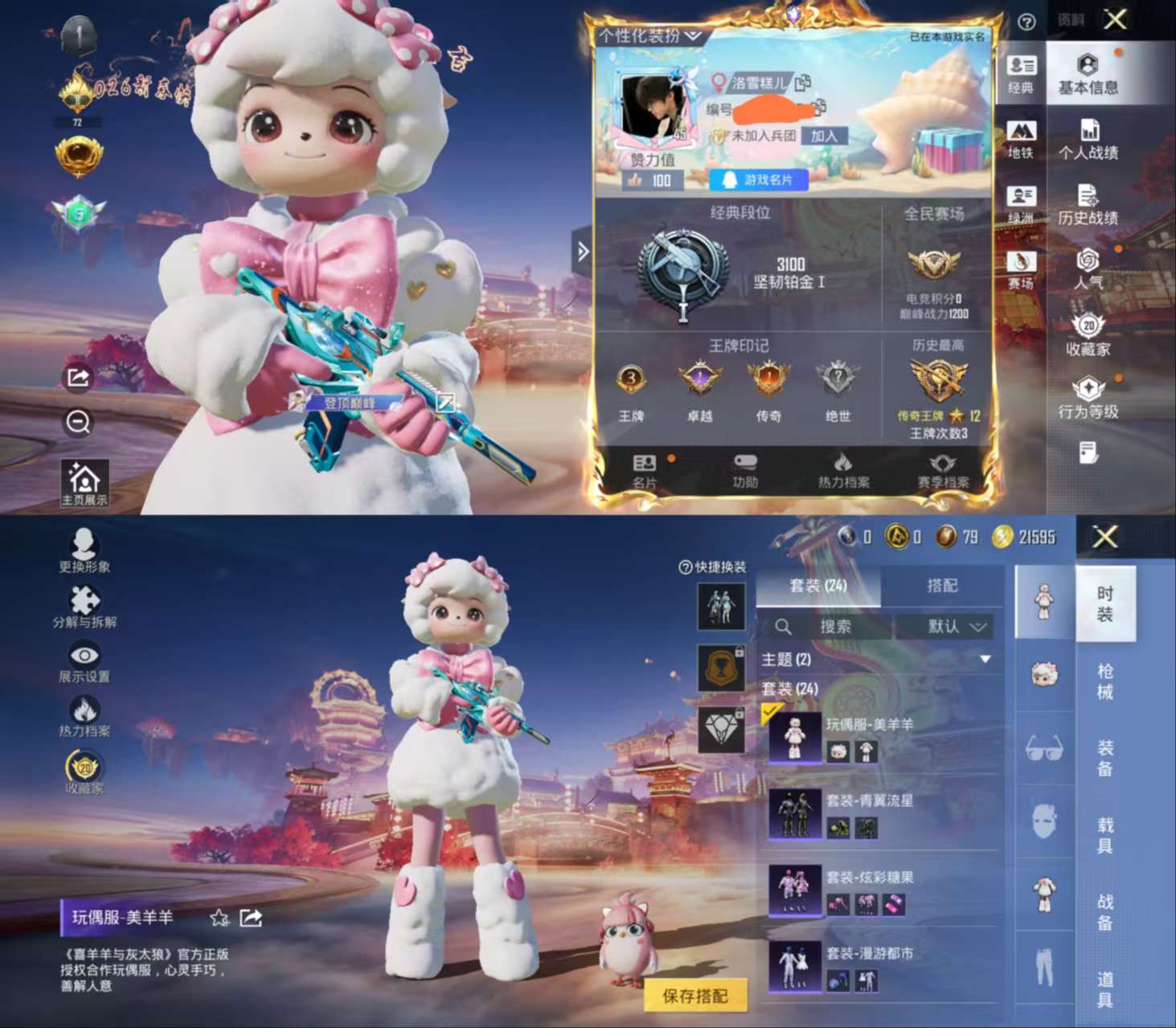
Task: Select the 分解与拆解 dismantle tool
Action: coord(86,608)
